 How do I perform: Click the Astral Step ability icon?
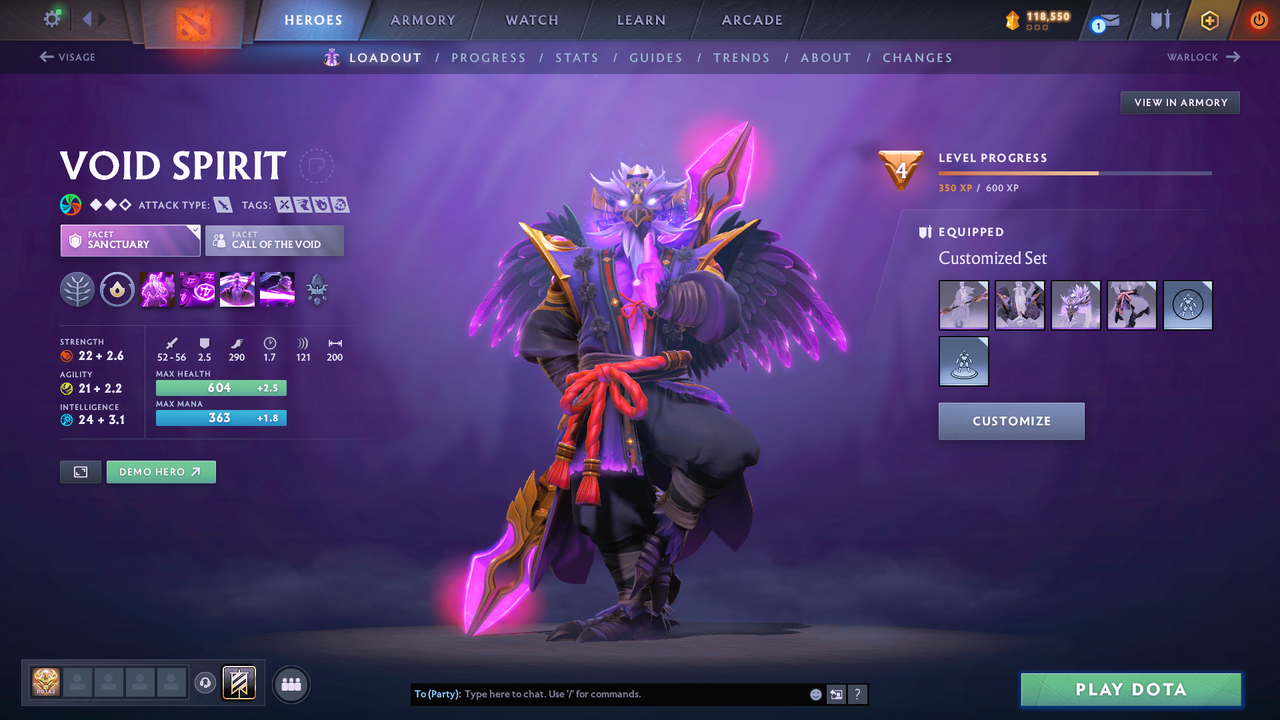pos(277,288)
